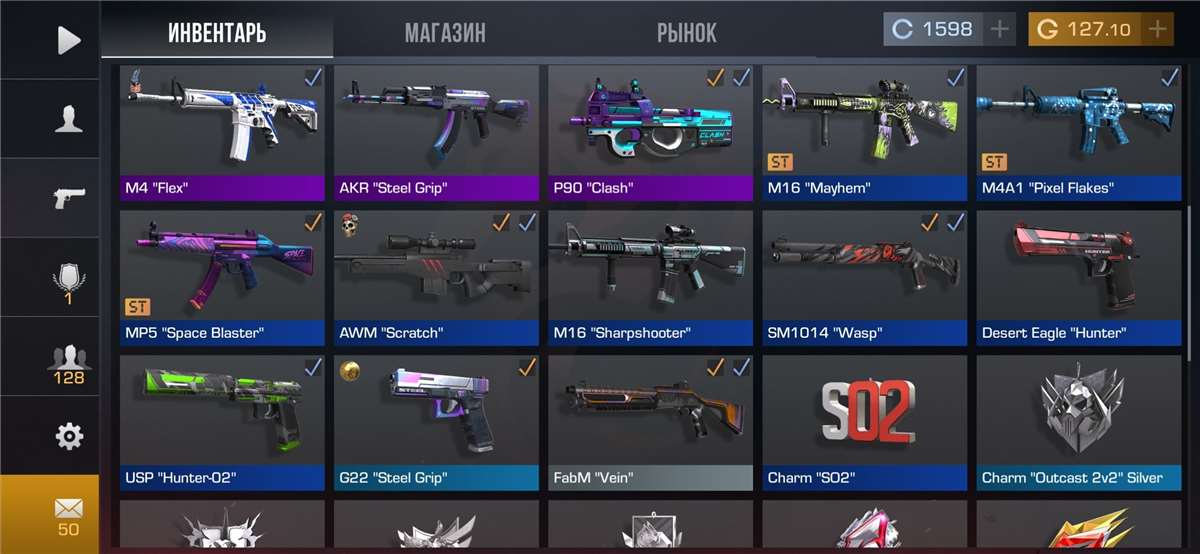
Task: Open the player profile icon
Action: (68, 119)
